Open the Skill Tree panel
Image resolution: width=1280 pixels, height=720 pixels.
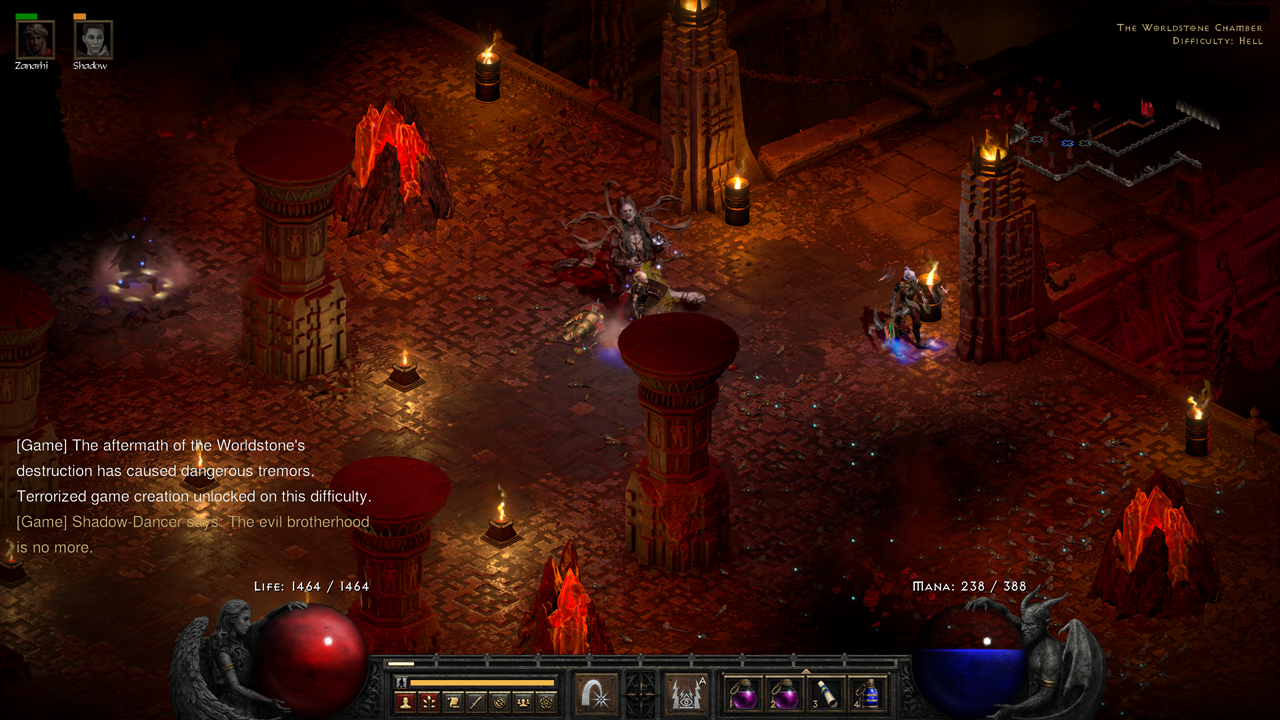click(x=428, y=701)
